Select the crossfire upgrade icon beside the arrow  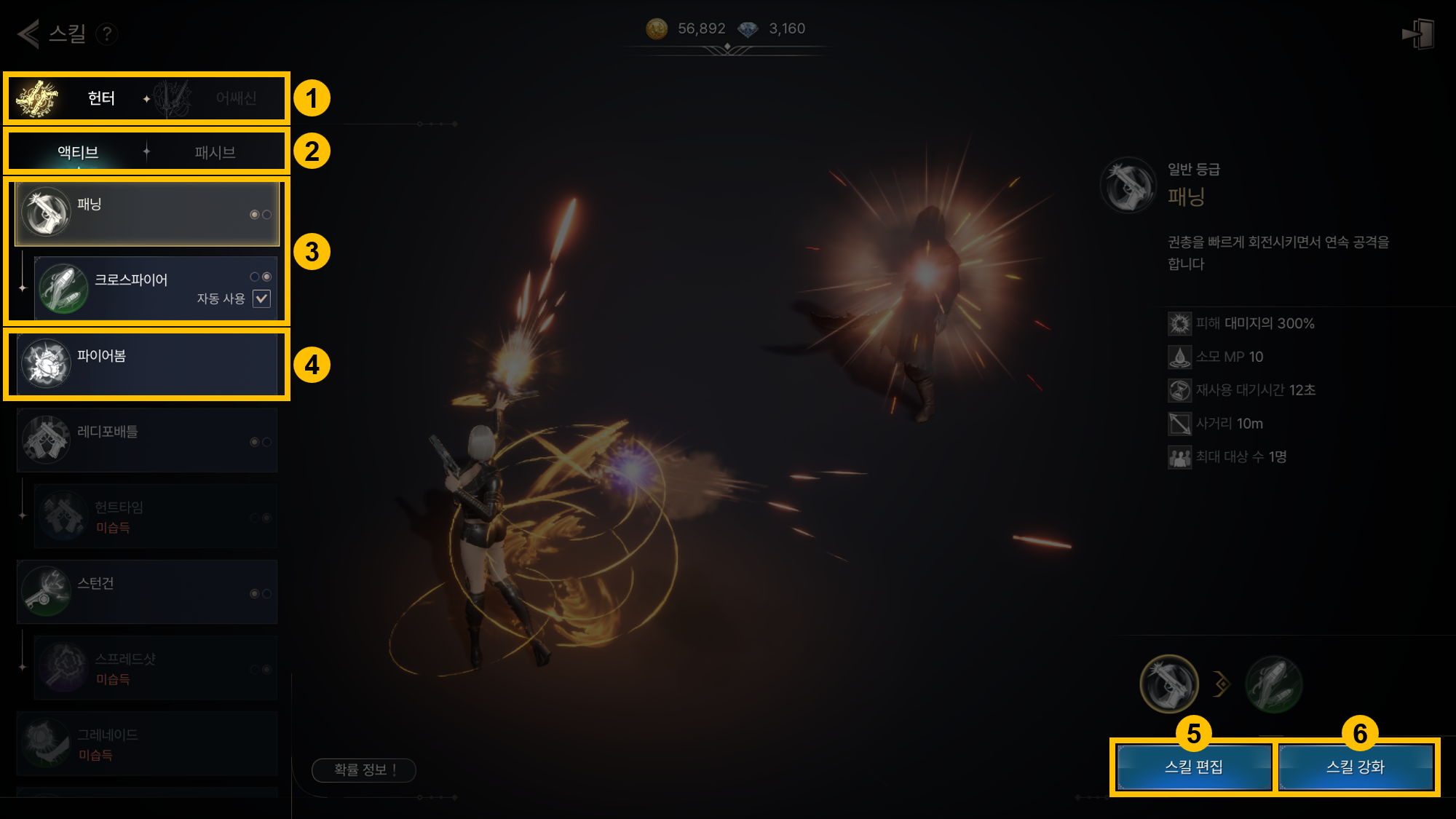tap(1273, 684)
